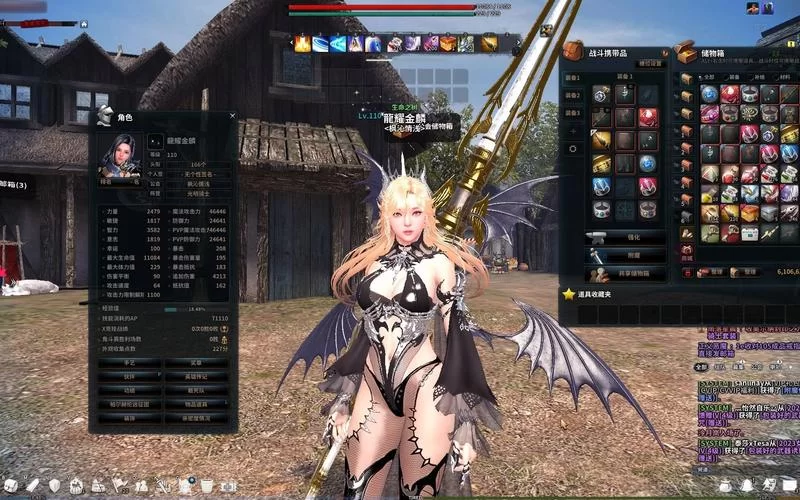Screen dimensions: 800x500
Task: Open the 附魔 enchant option
Action: [624, 255]
